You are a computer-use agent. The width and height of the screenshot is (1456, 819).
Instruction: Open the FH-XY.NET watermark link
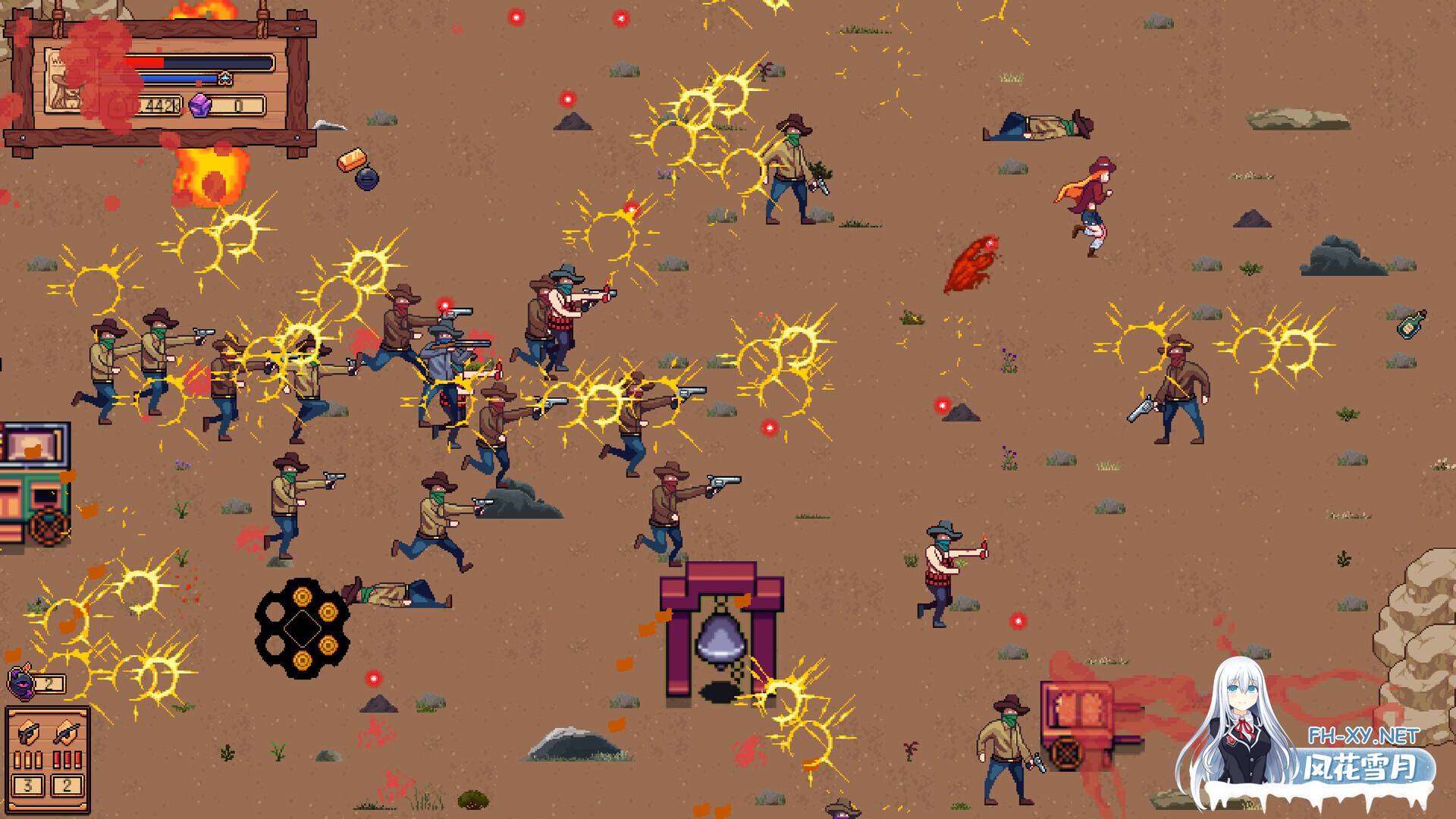click(x=1363, y=736)
